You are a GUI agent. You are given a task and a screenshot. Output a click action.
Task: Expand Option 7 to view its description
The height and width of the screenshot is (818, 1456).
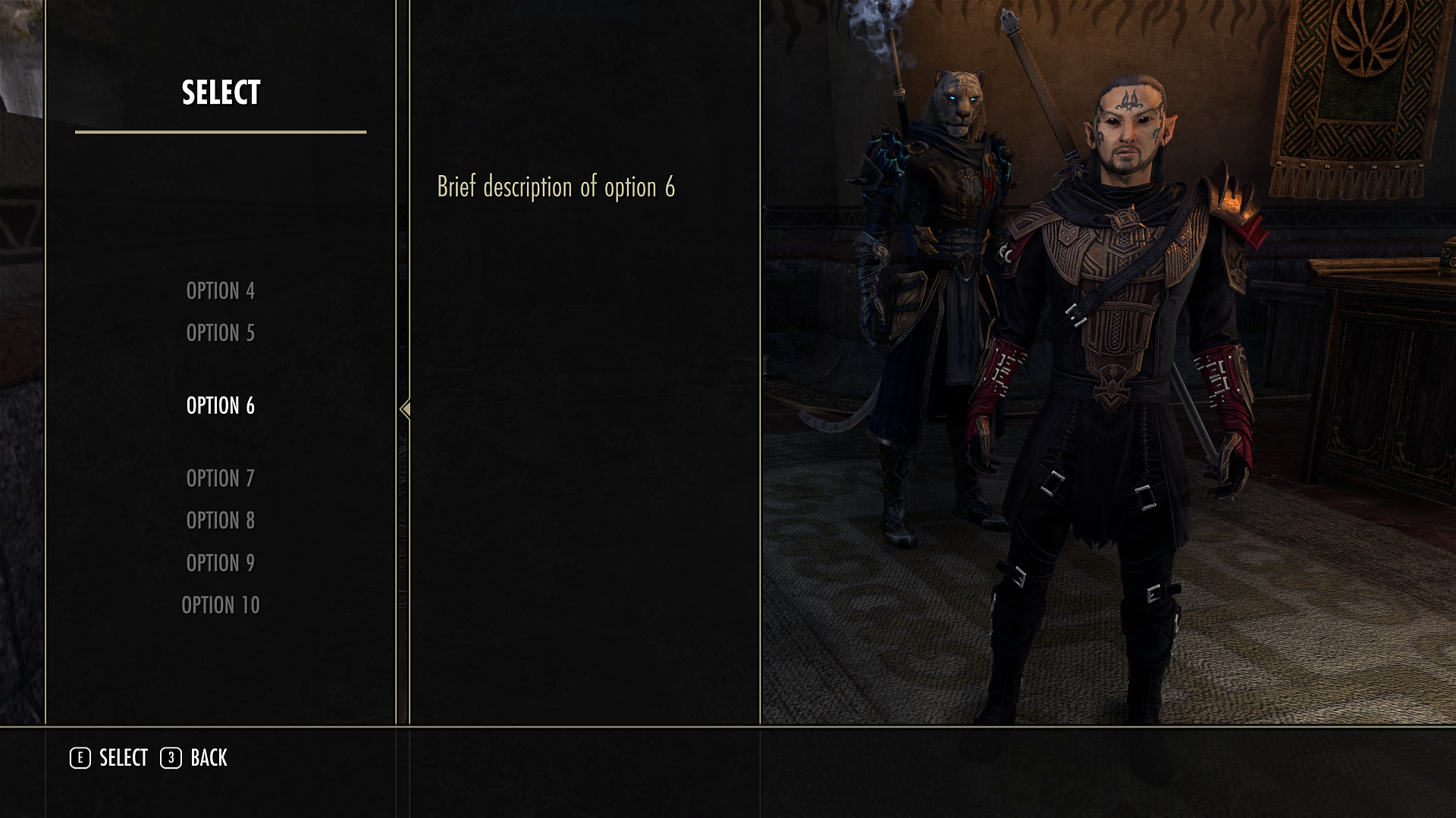(220, 478)
